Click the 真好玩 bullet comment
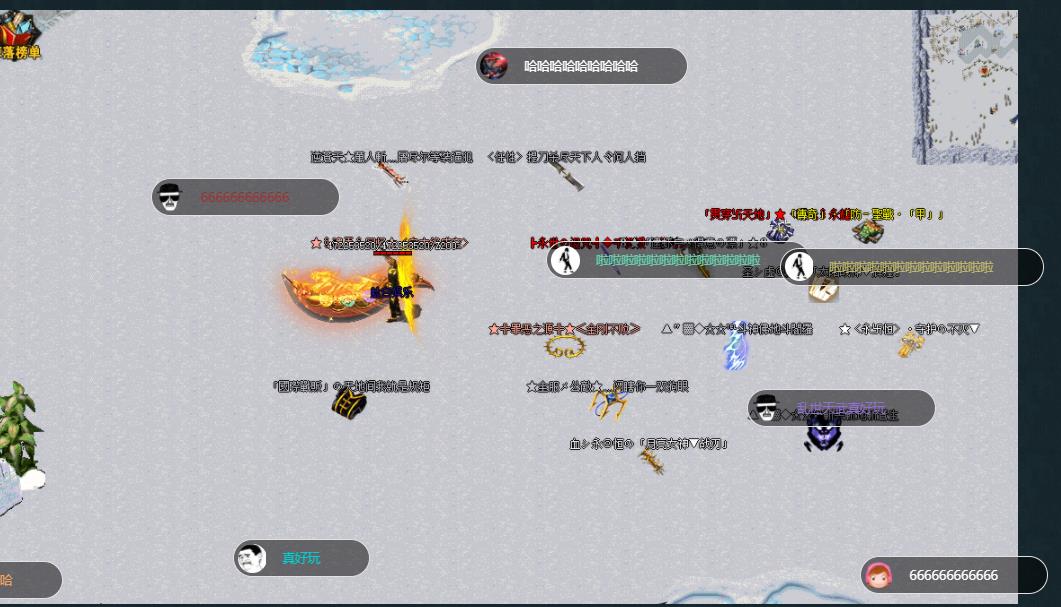1061x607 pixels. click(301, 558)
